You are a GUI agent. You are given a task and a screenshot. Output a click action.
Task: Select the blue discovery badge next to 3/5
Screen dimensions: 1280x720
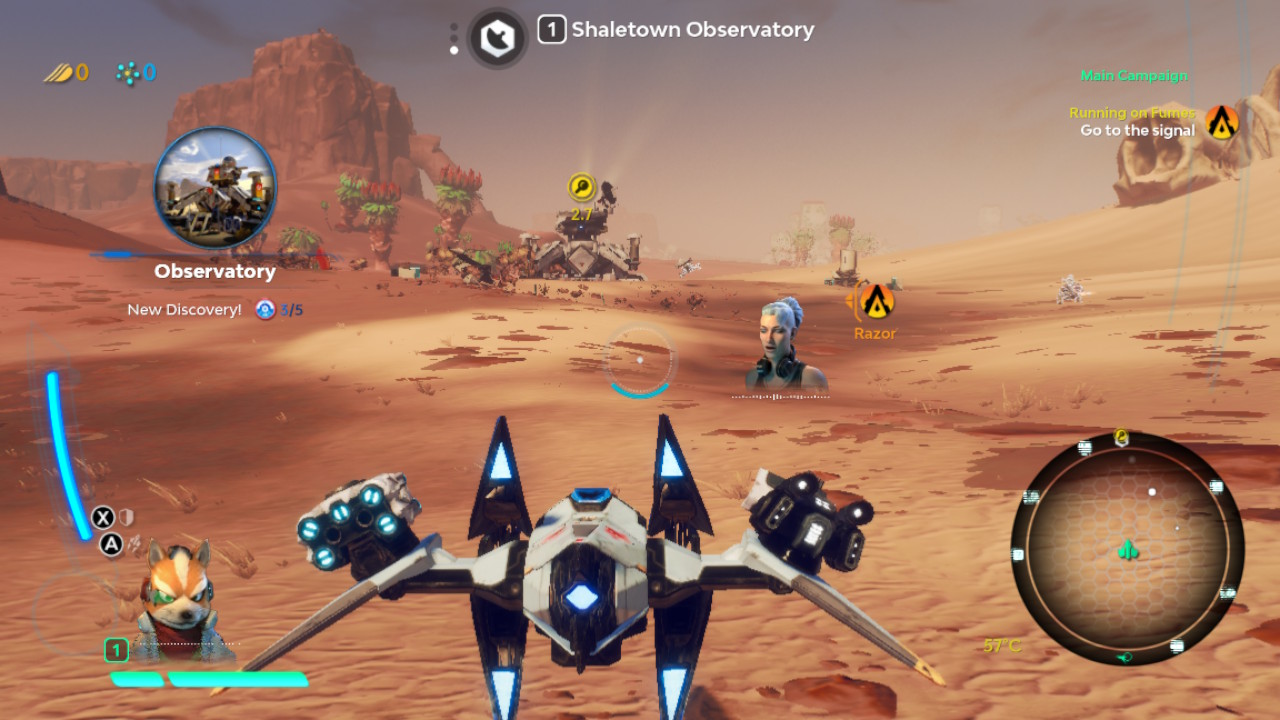click(263, 310)
